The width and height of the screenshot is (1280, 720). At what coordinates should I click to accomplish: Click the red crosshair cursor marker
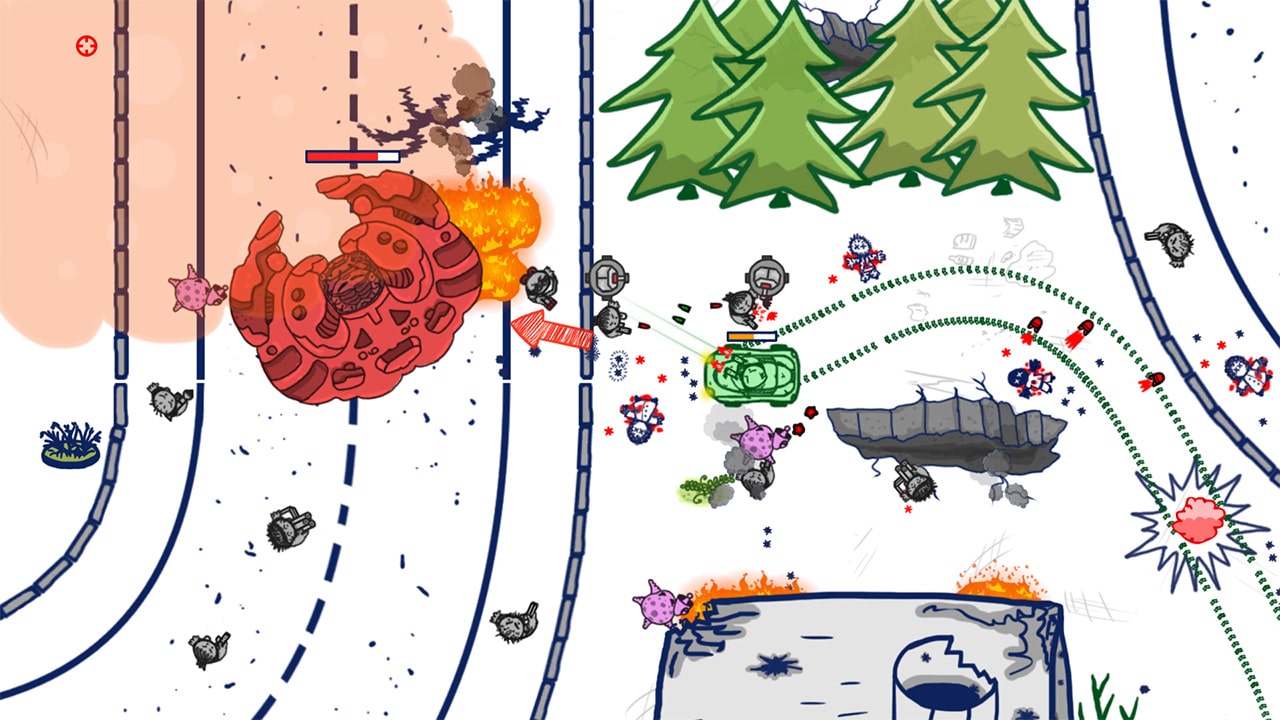pyautogui.click(x=84, y=45)
